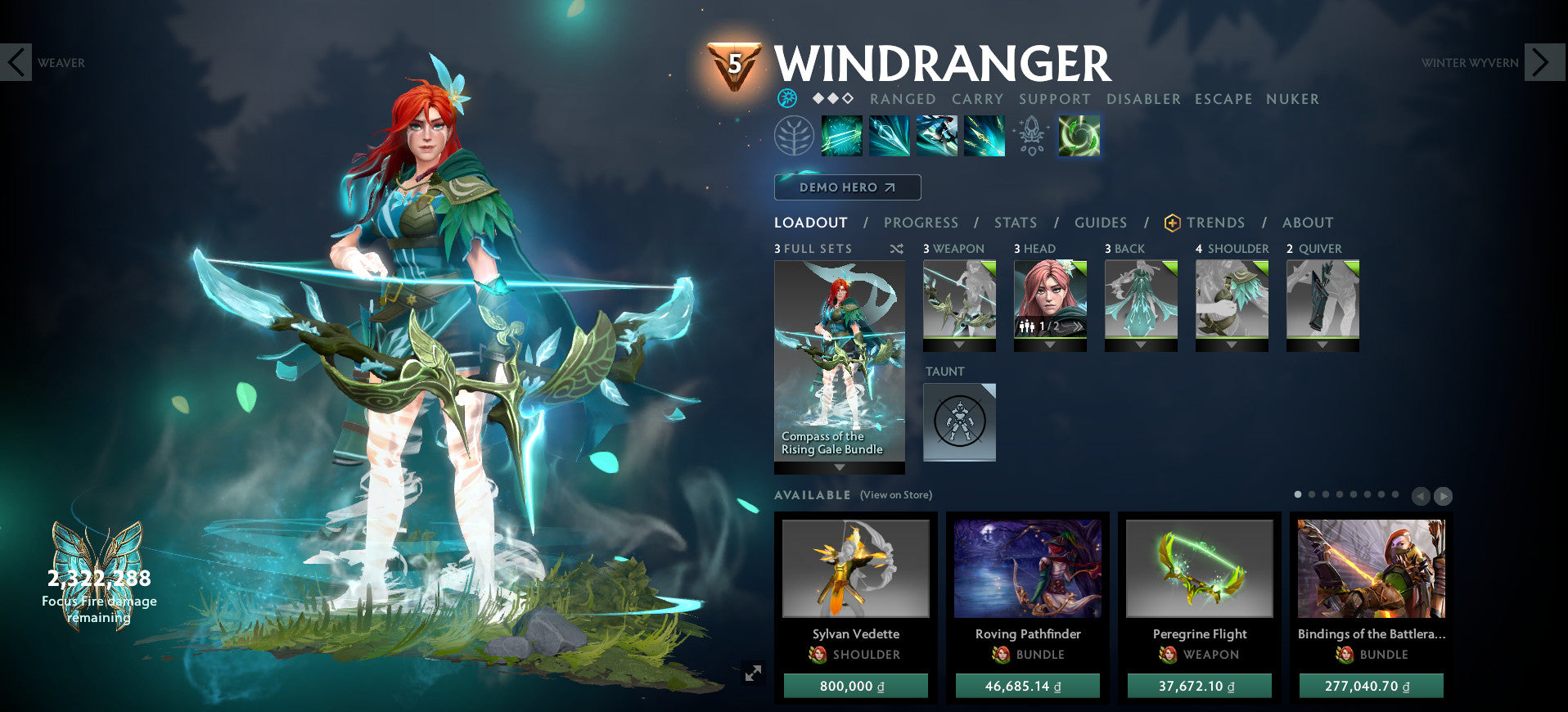Click the next carousel arrow

[1444, 496]
